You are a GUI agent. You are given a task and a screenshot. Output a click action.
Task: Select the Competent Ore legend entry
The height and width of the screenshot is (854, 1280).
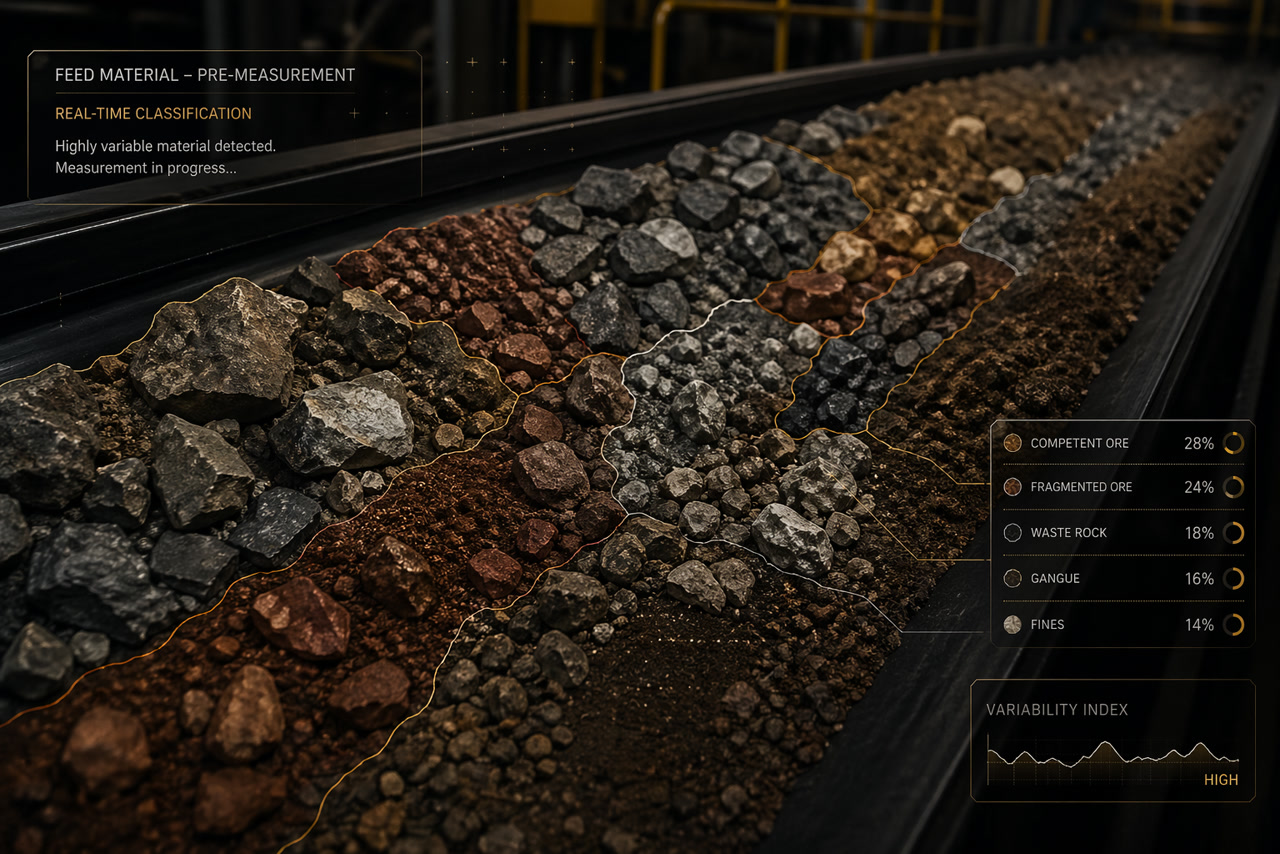tap(1122, 443)
